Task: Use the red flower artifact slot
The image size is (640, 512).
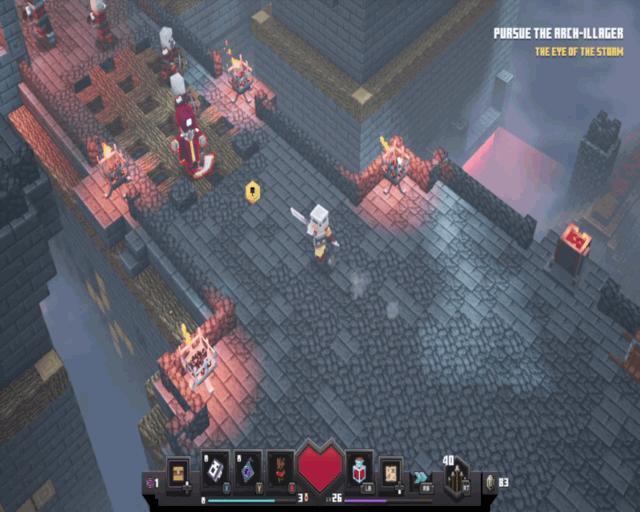Action: (x=281, y=467)
